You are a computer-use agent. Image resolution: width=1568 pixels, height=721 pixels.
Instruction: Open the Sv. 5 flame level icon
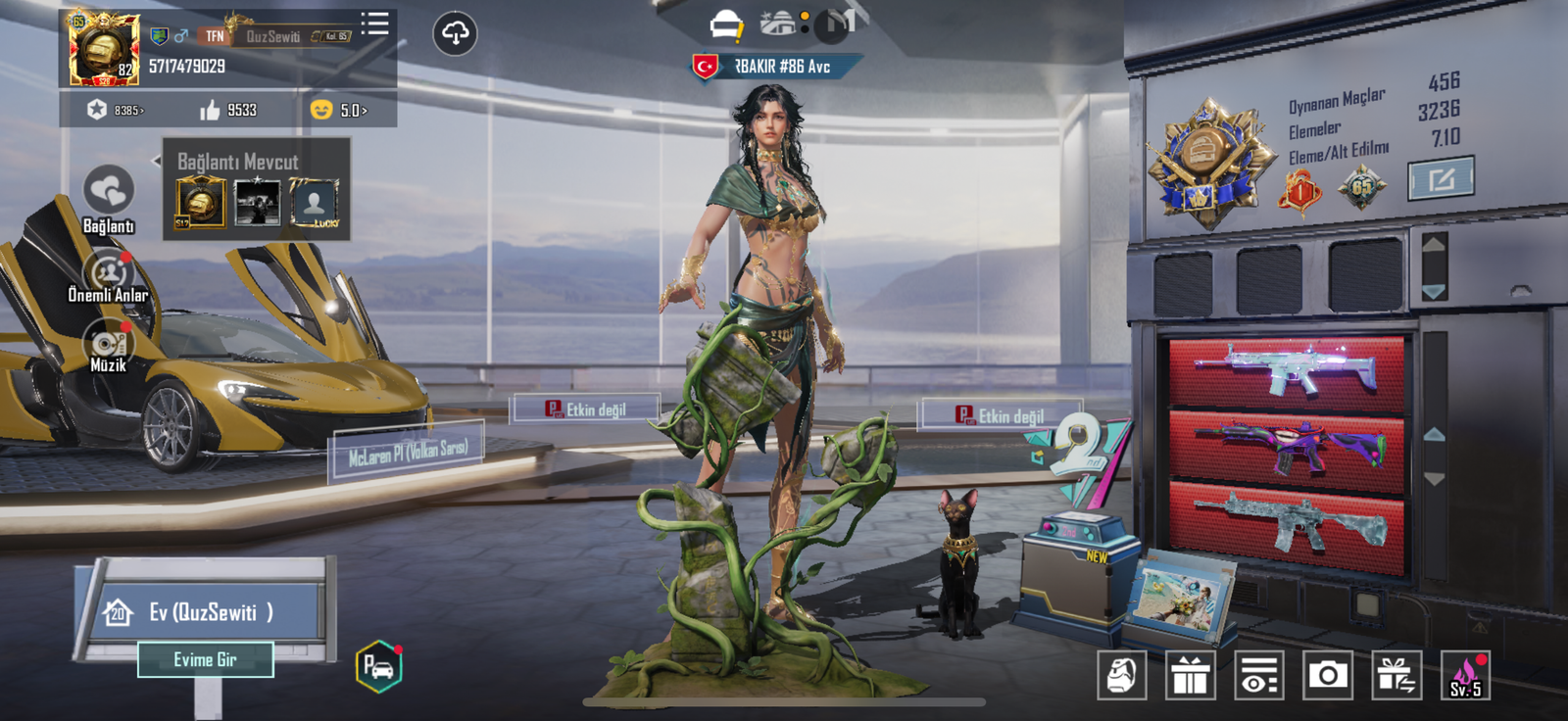[1465, 675]
